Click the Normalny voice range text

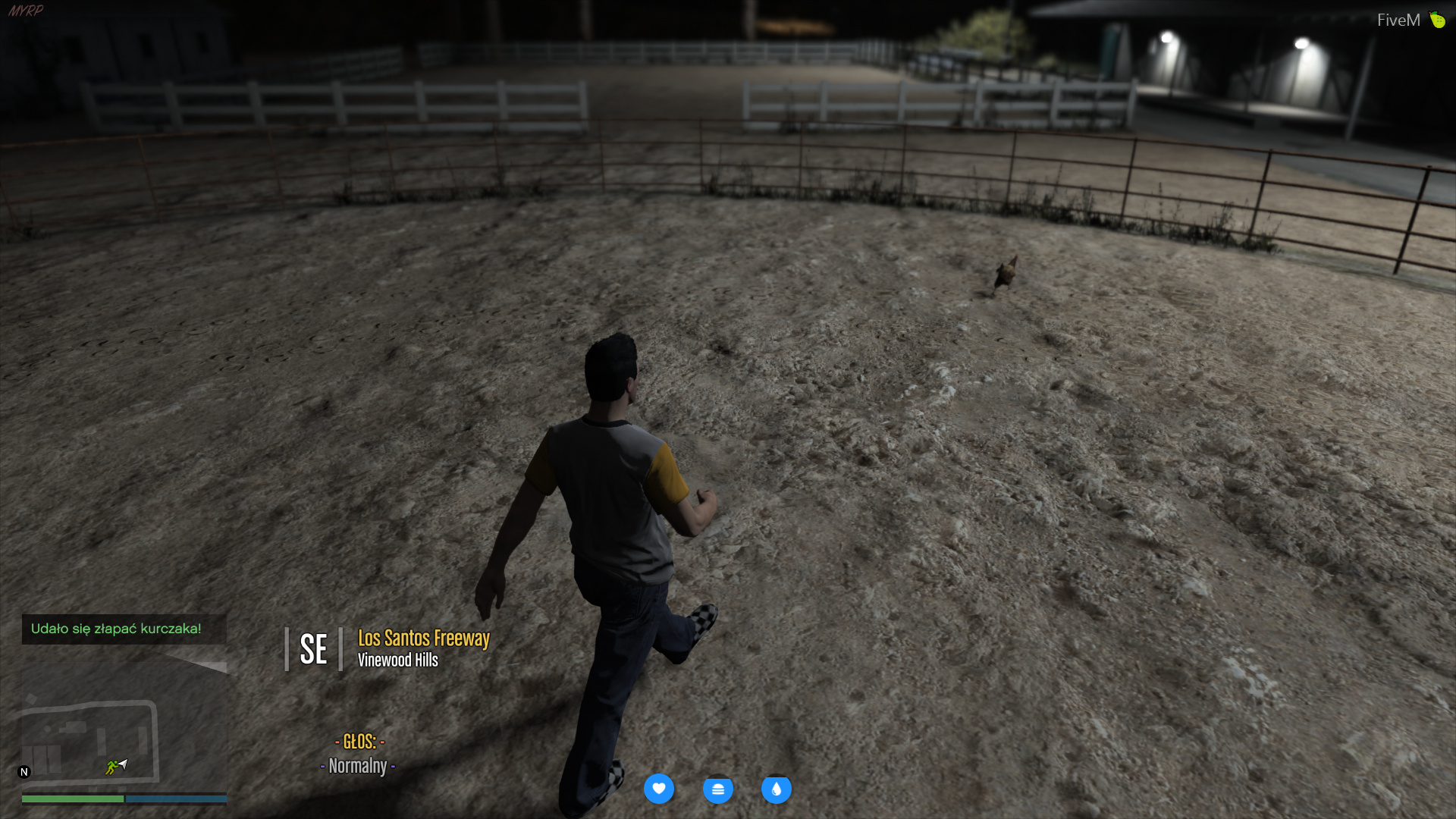coord(357,766)
